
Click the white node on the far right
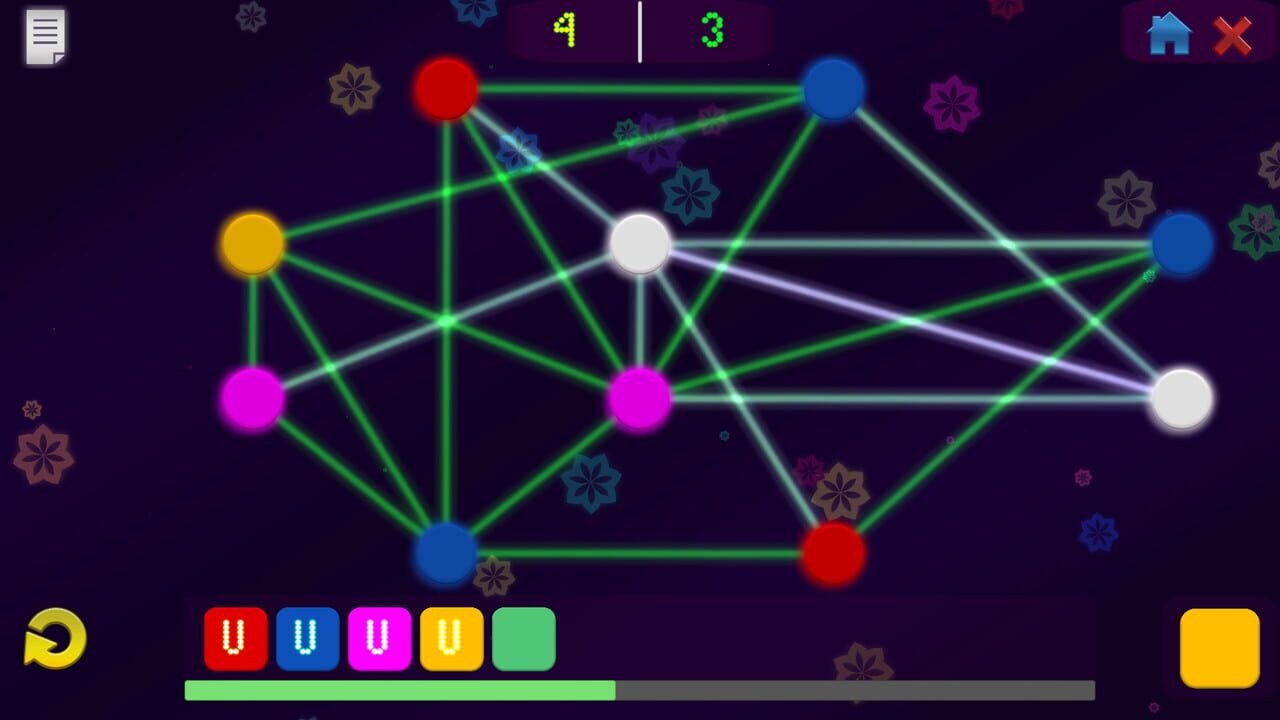(x=1182, y=398)
